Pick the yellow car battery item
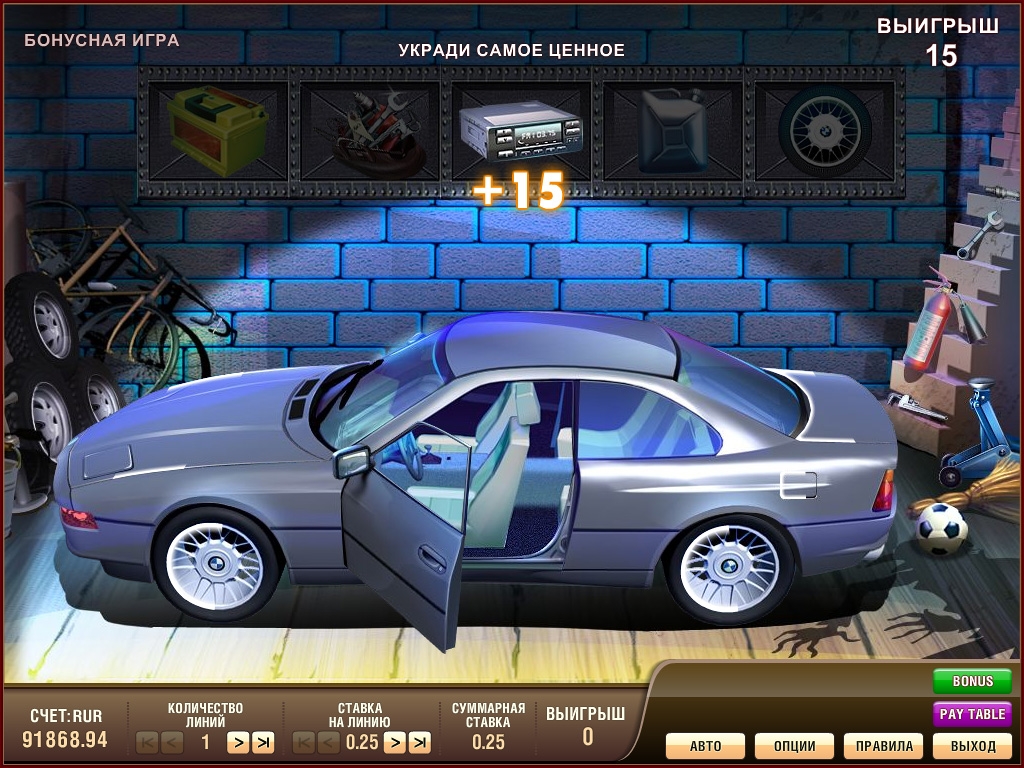 click(x=216, y=130)
